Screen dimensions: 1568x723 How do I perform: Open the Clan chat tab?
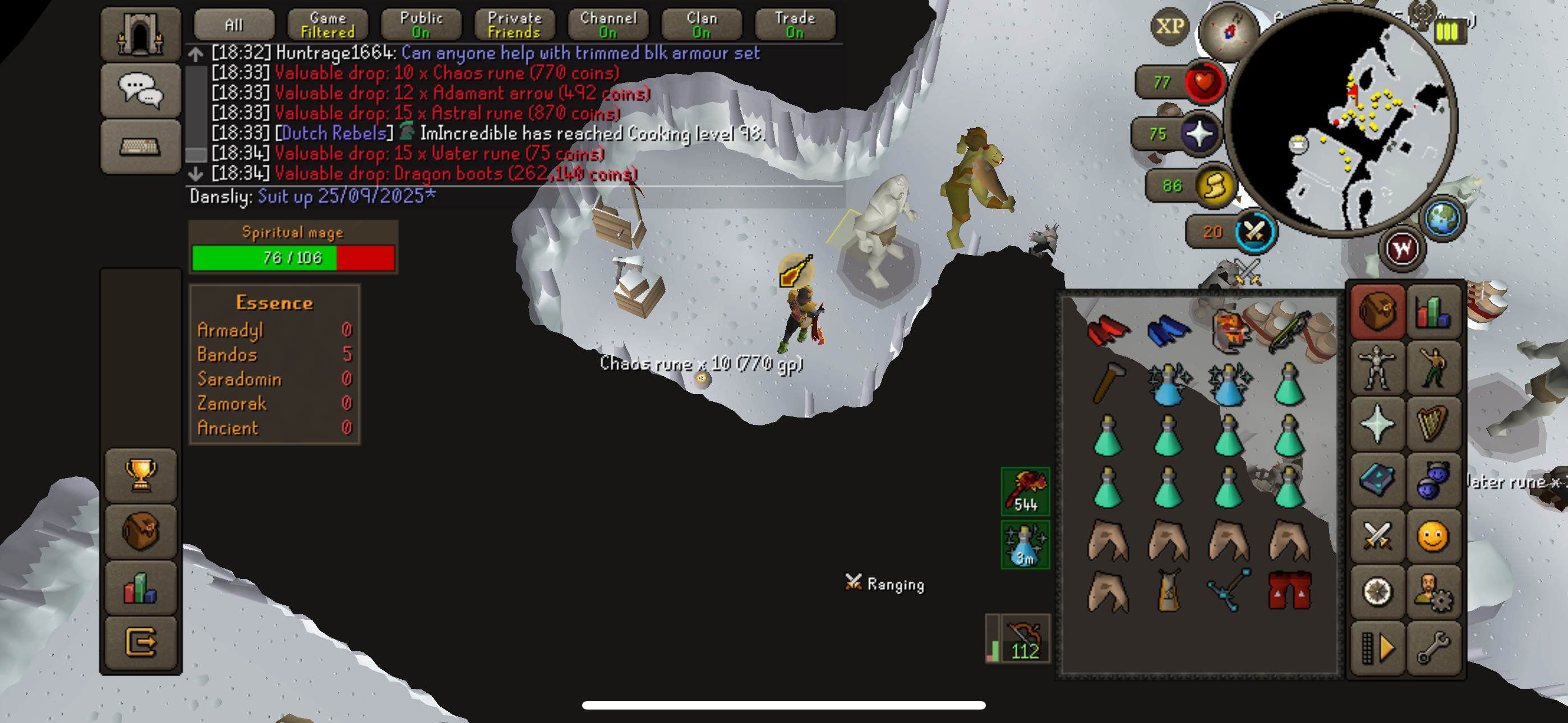point(702,25)
